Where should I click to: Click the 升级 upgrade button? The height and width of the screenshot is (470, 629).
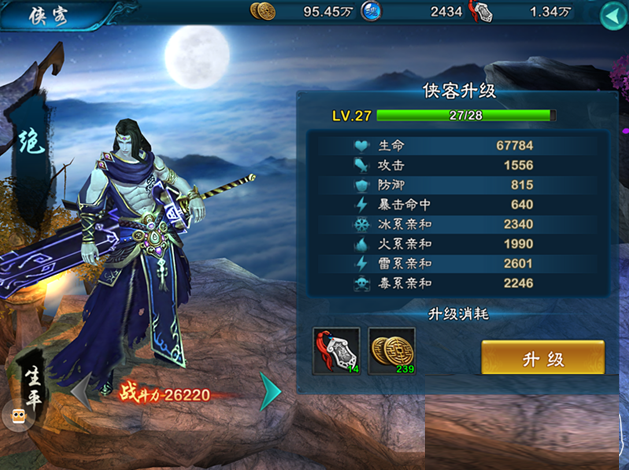pyautogui.click(x=543, y=357)
